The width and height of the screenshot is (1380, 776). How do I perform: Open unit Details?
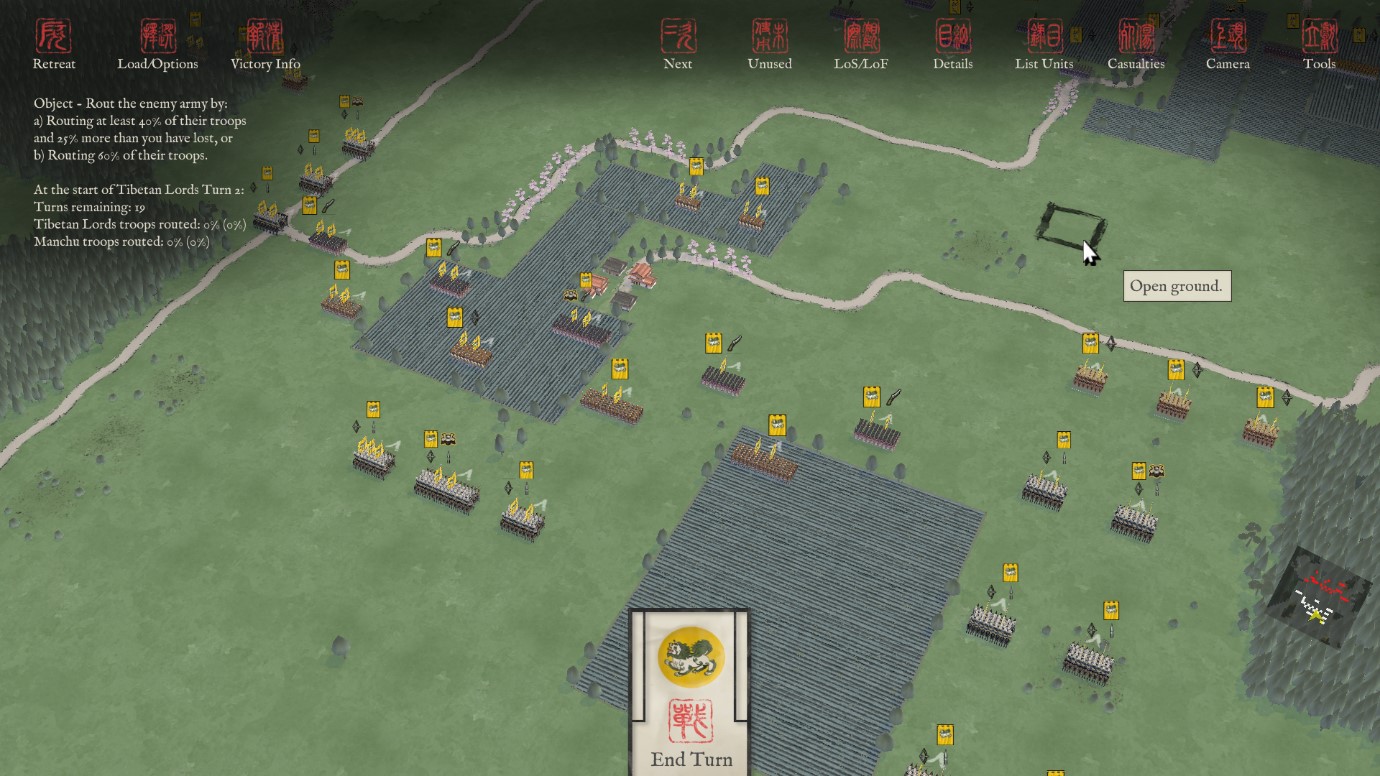pos(953,44)
